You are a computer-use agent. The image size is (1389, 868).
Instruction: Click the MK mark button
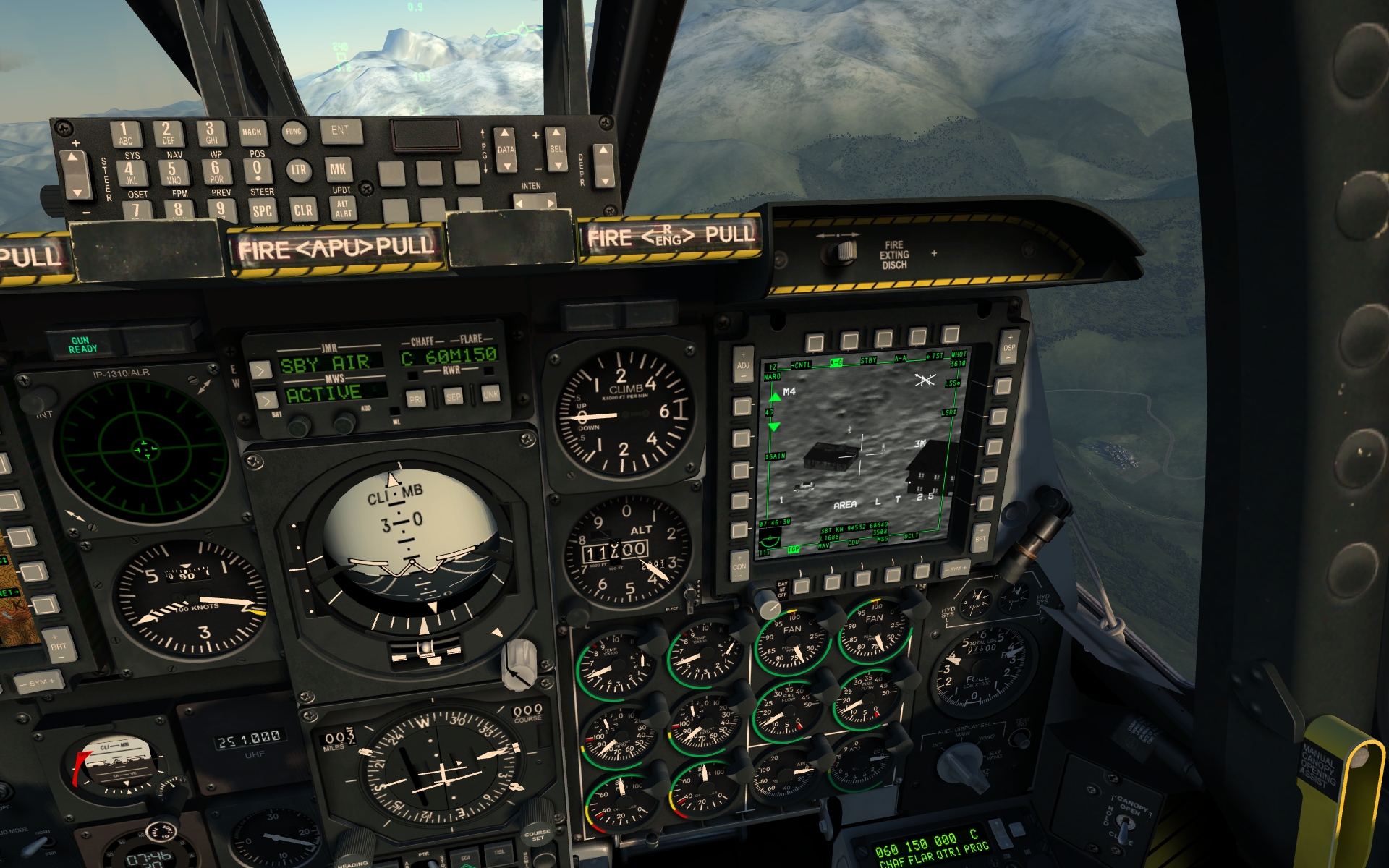point(338,170)
